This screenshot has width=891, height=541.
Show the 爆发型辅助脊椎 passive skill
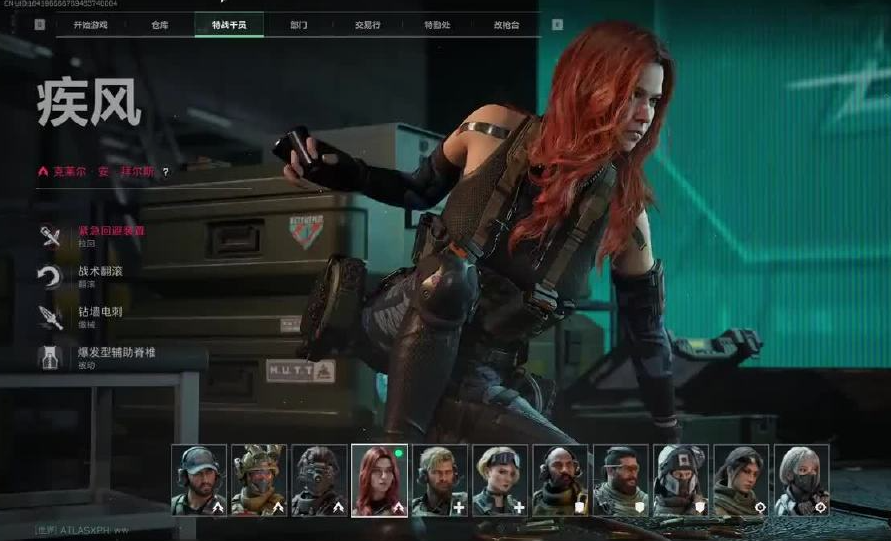coord(117,353)
